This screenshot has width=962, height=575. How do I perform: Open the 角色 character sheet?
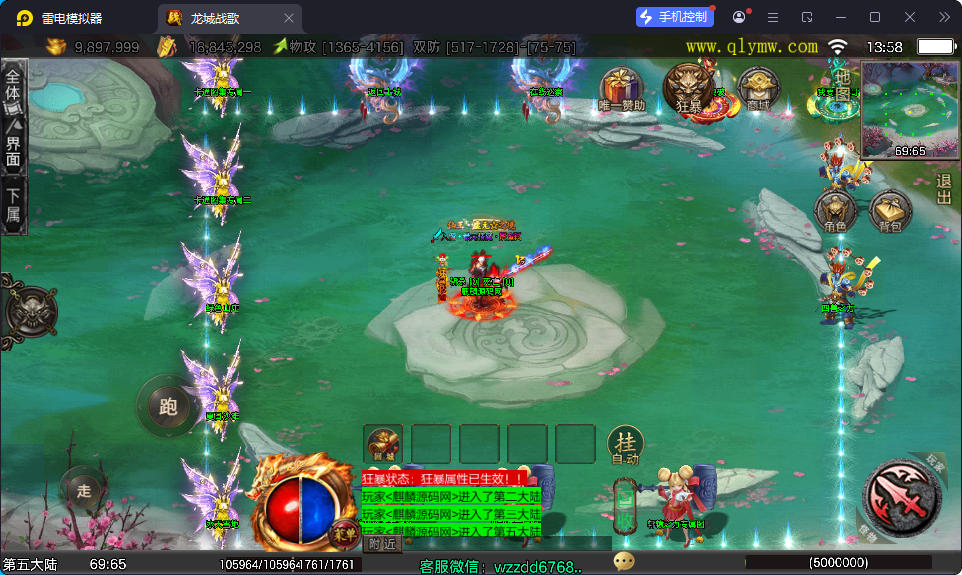pyautogui.click(x=835, y=210)
